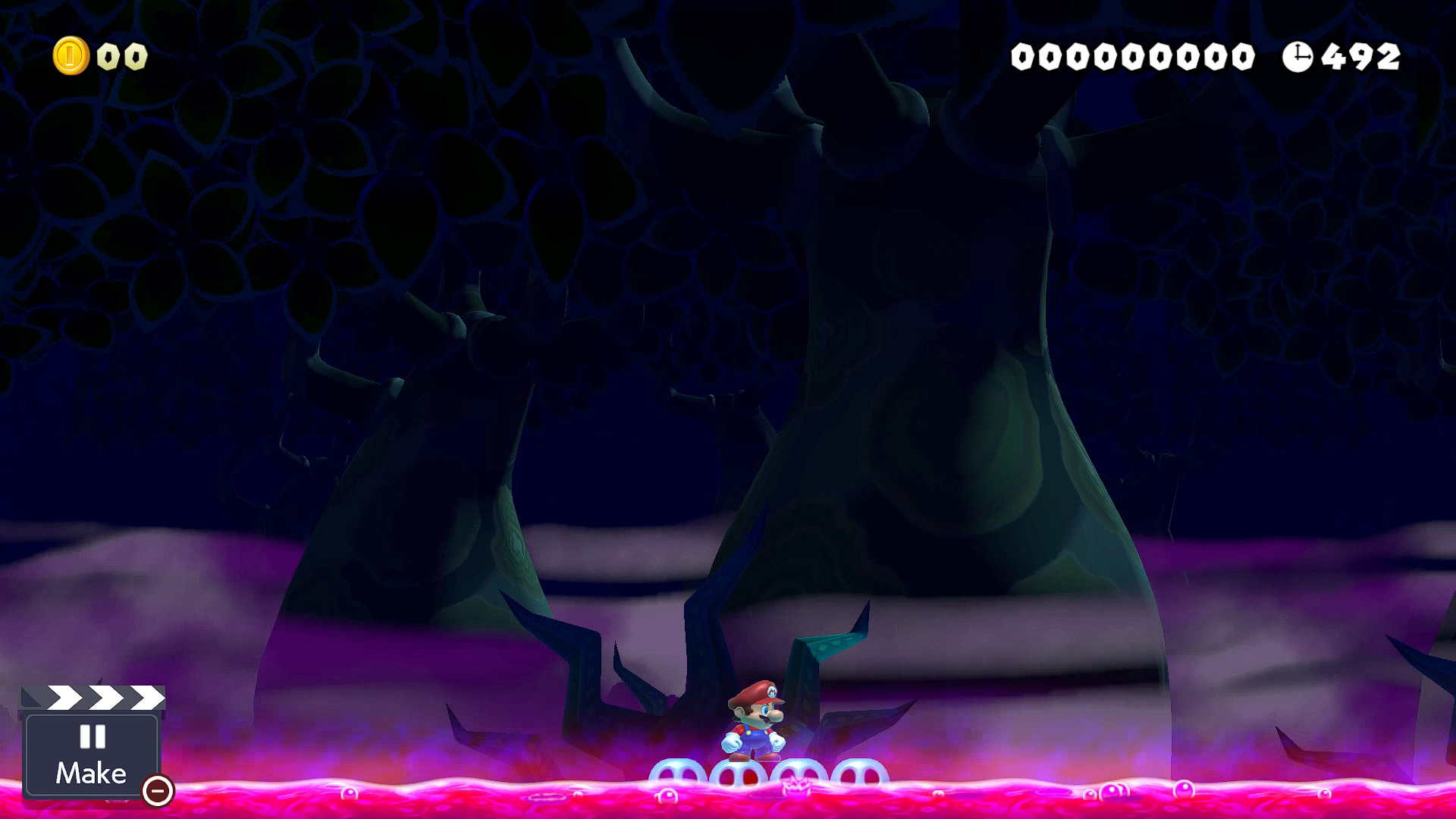
Task: Click the score counter showing 000000000
Action: click(1134, 55)
